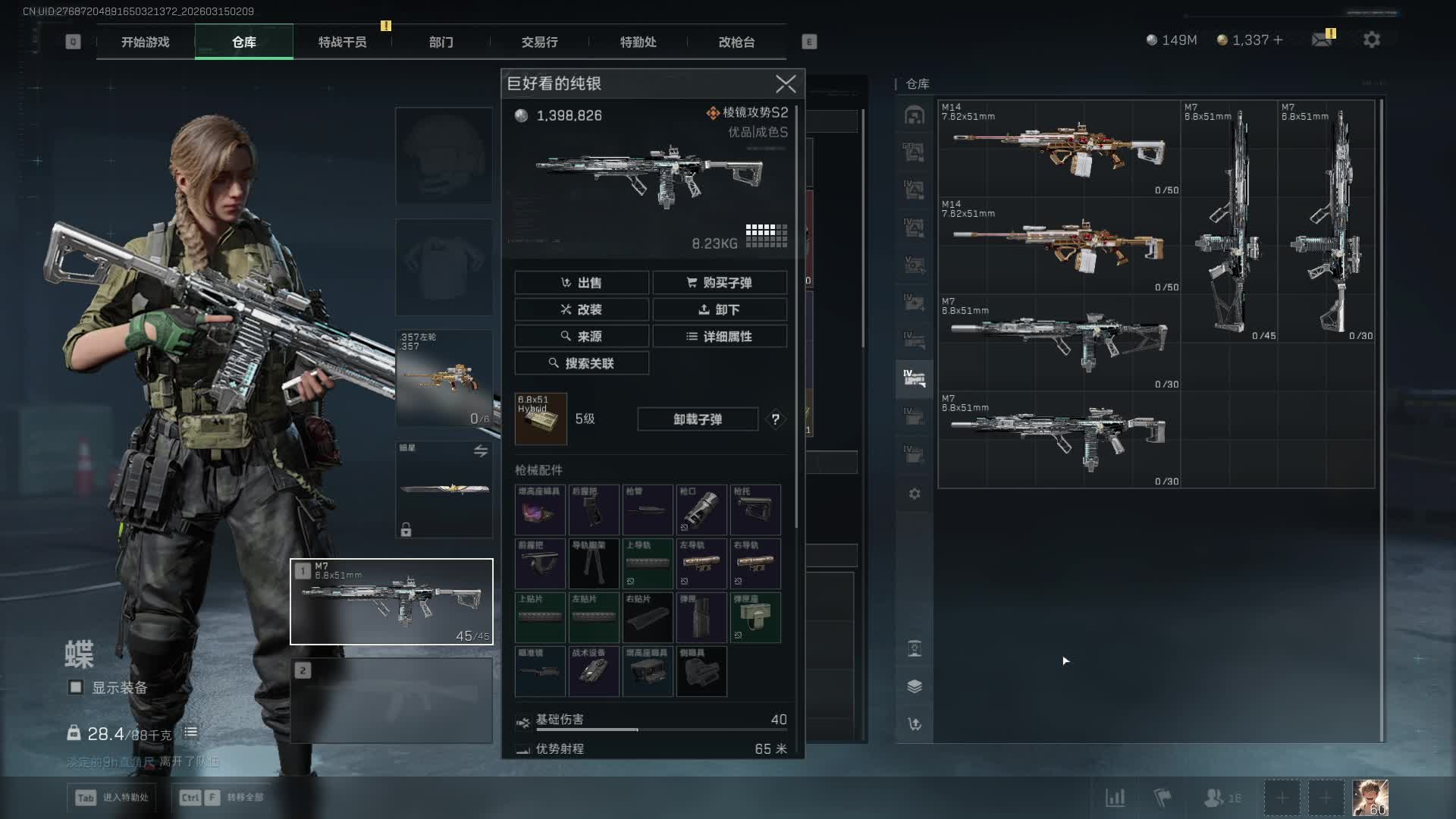Go to the 部门 tab

pos(441,42)
